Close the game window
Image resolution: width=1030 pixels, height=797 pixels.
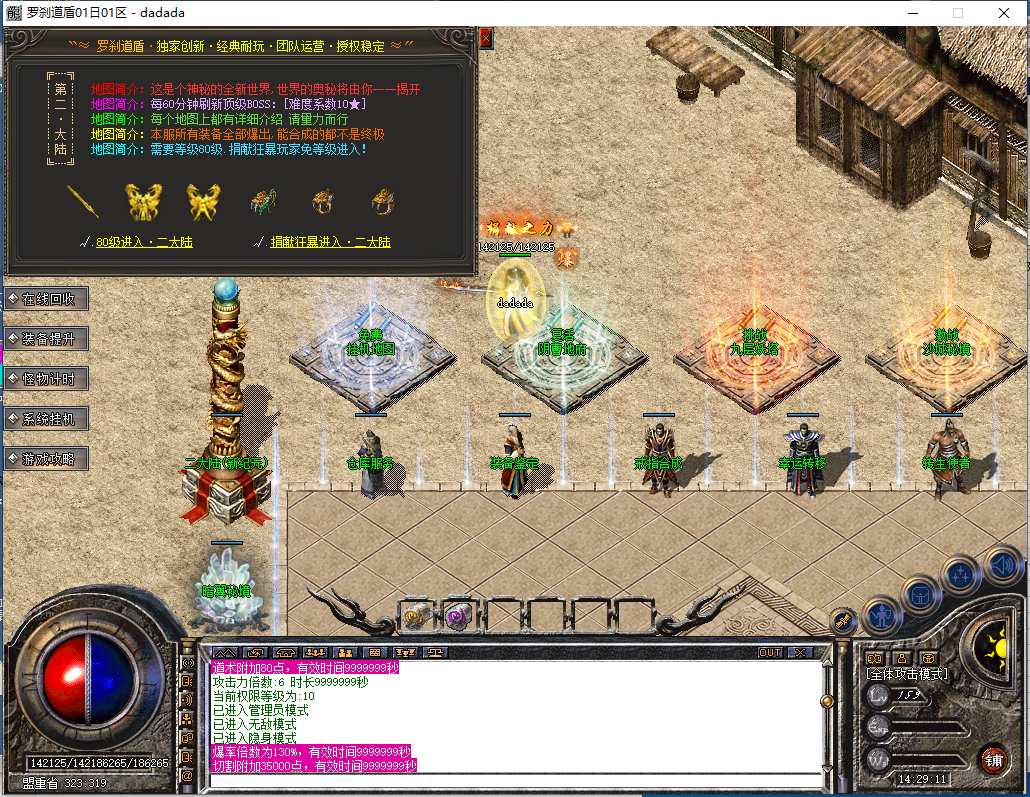pyautogui.click(x=1003, y=13)
